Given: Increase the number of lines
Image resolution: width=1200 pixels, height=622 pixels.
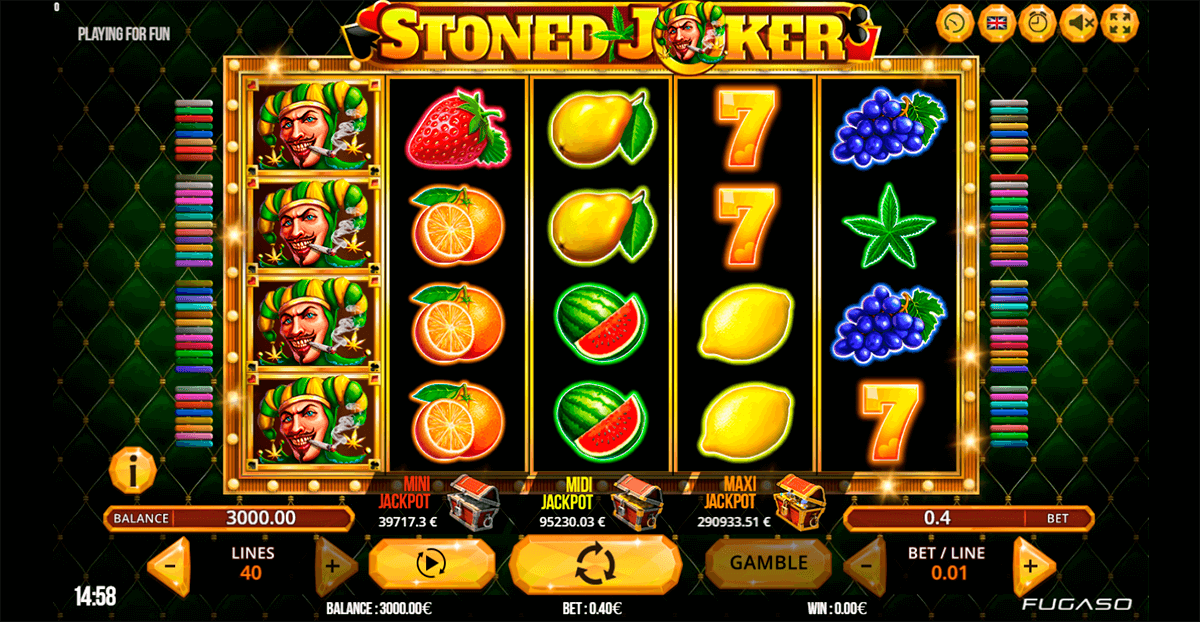Looking at the screenshot, I should 335,566.
